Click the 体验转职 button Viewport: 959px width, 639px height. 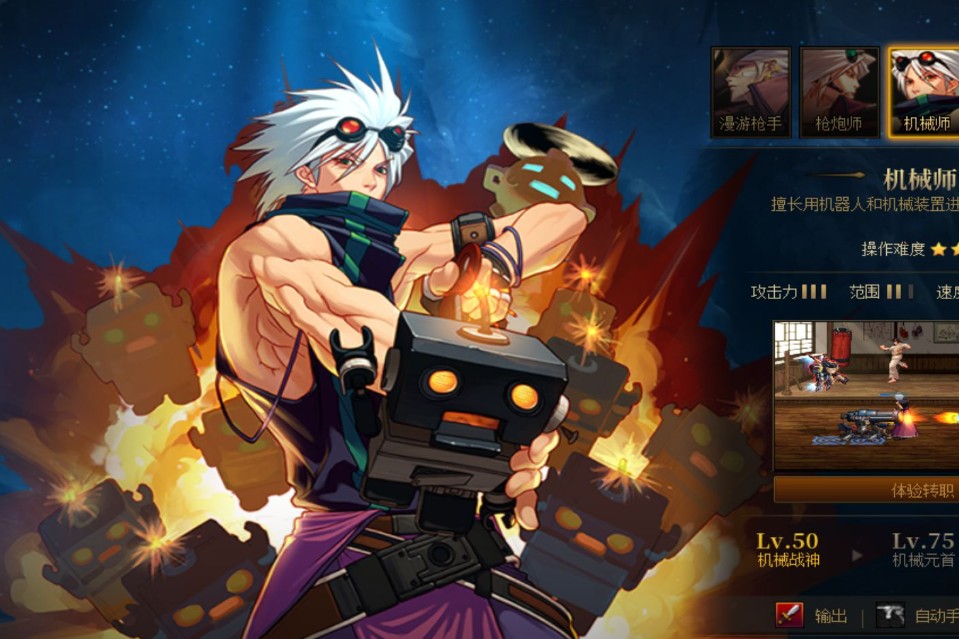coord(866,490)
